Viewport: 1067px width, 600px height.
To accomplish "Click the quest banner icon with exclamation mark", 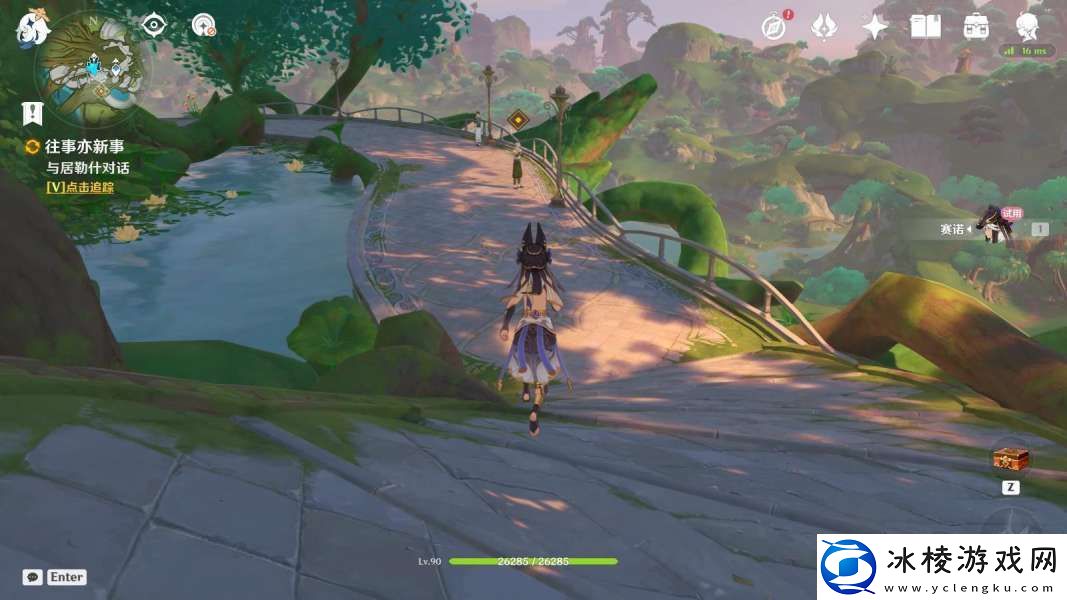I will [x=34, y=112].
